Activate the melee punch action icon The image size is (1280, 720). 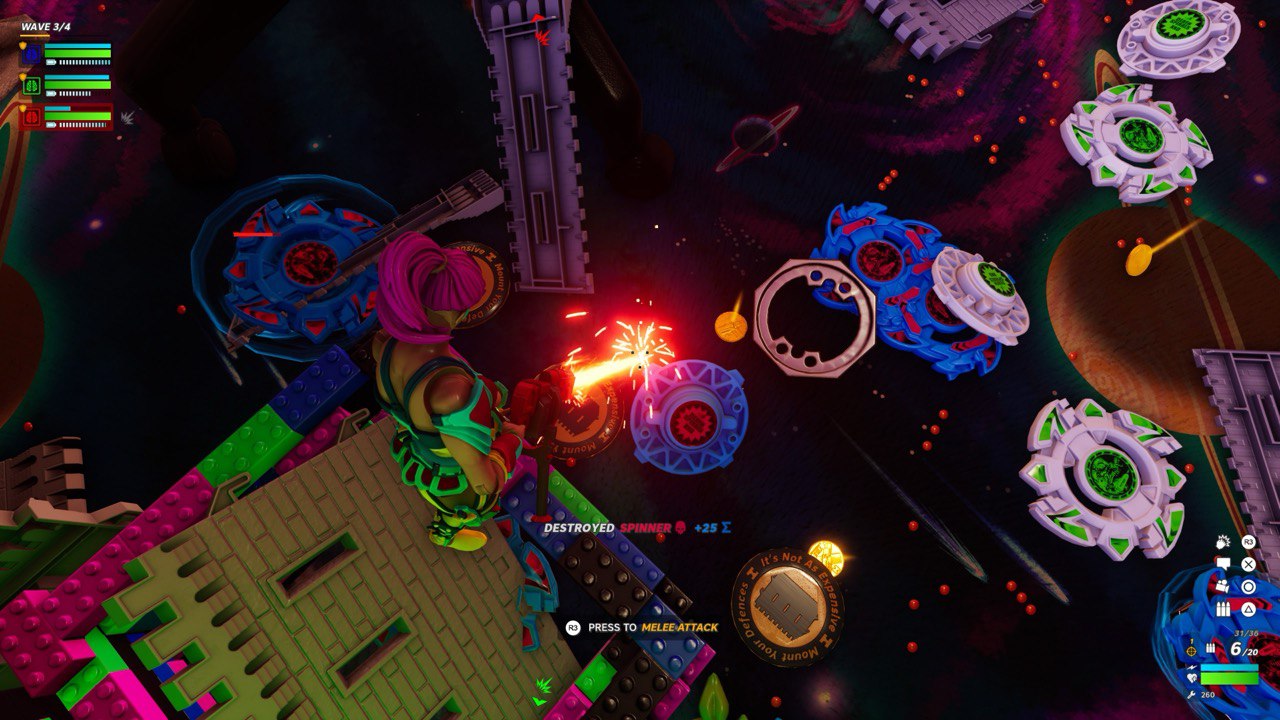(x=1223, y=542)
